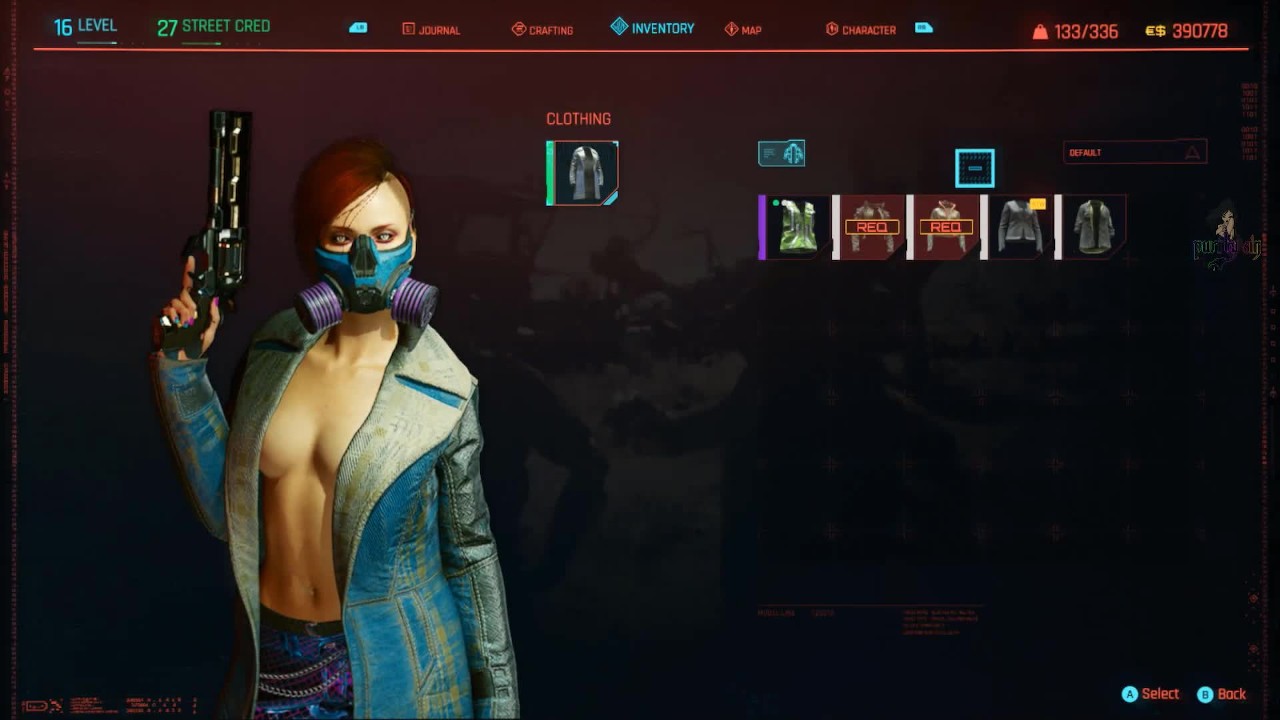The height and width of the screenshot is (720, 1280).
Task: Click the outer torso clothing filter icon
Action: coord(782,153)
